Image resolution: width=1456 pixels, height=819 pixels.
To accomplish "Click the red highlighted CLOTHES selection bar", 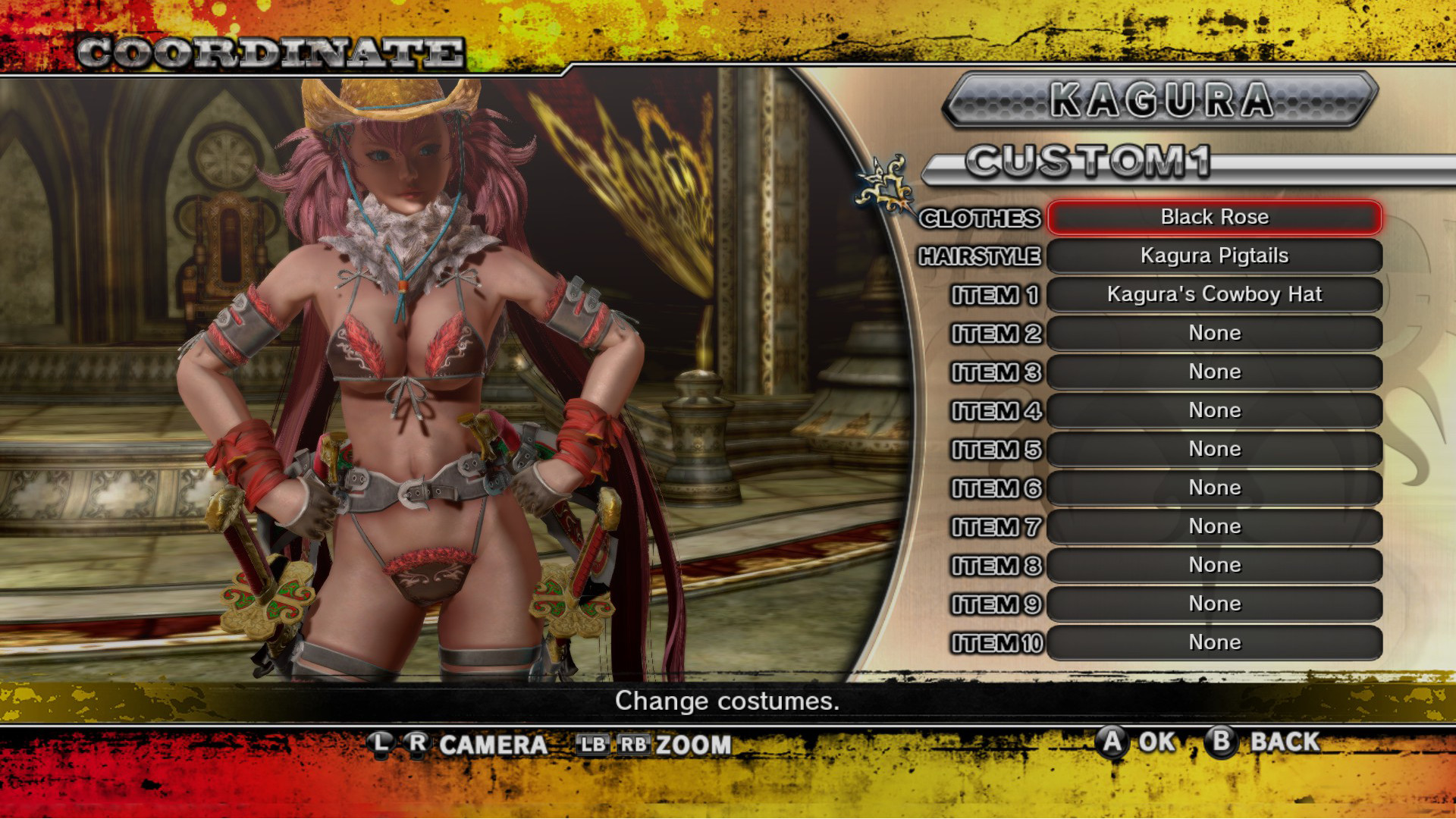I will (1213, 218).
